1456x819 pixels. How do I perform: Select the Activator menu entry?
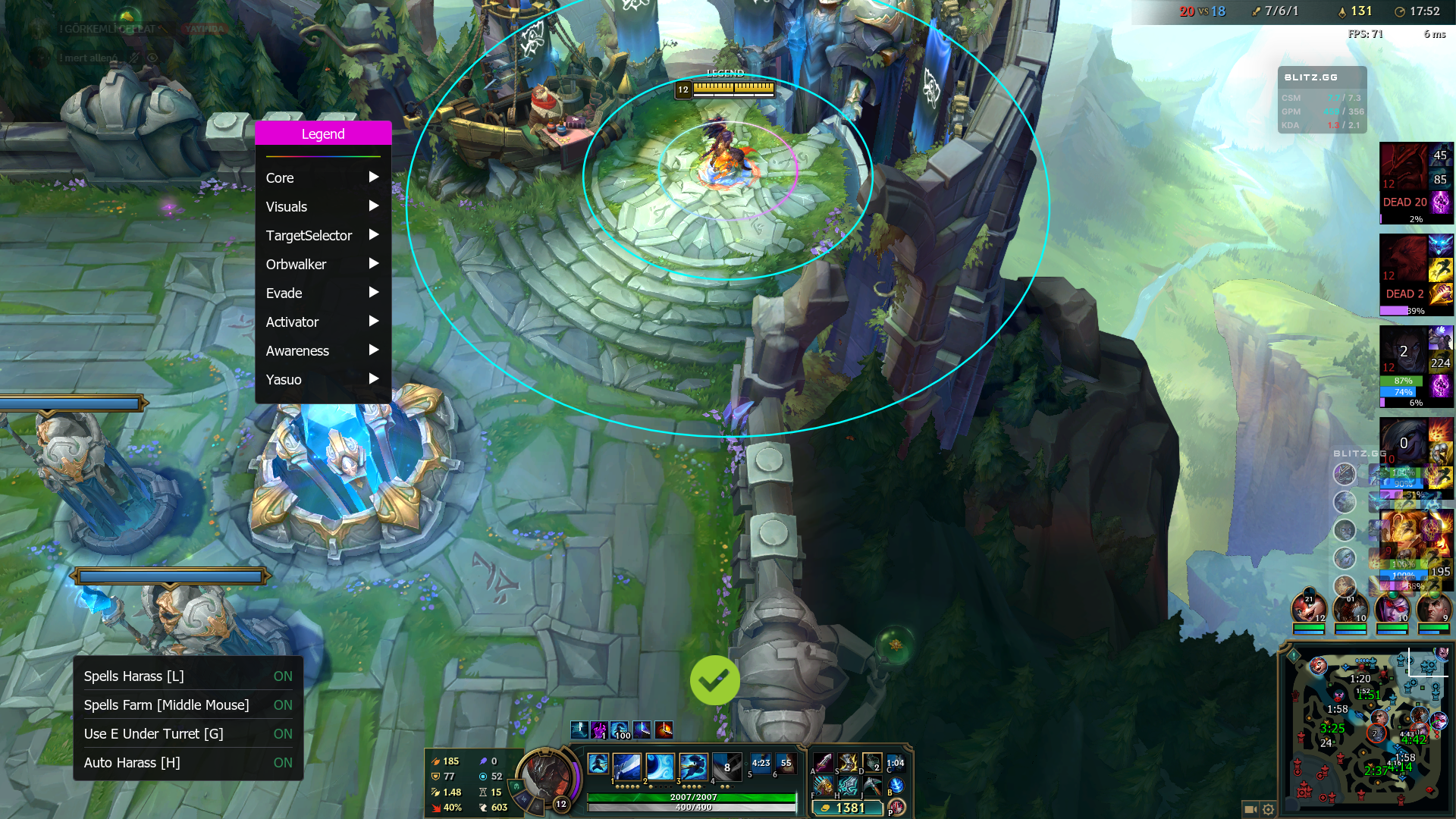[322, 322]
